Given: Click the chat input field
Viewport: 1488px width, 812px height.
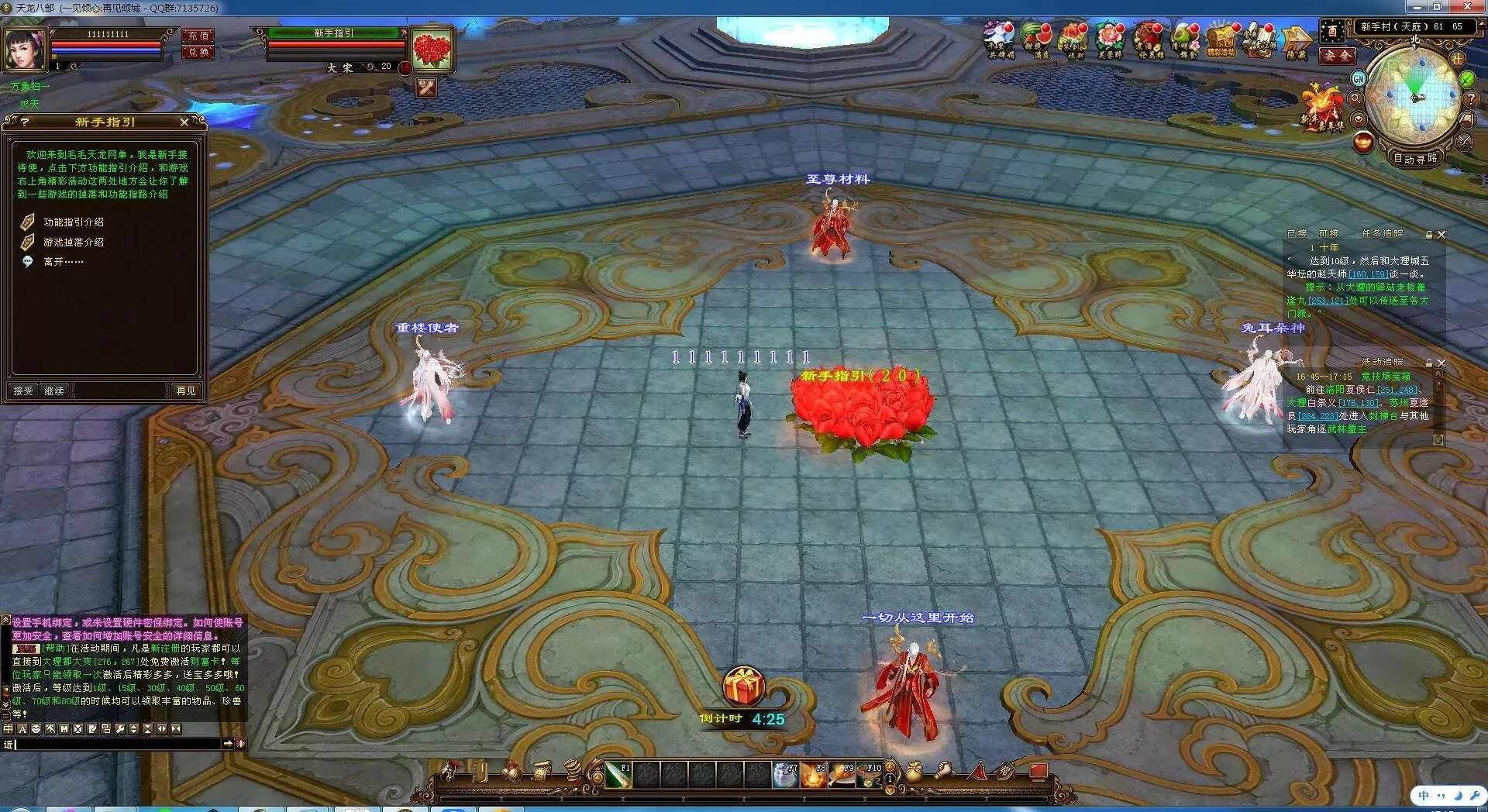Looking at the screenshot, I should click(x=116, y=744).
